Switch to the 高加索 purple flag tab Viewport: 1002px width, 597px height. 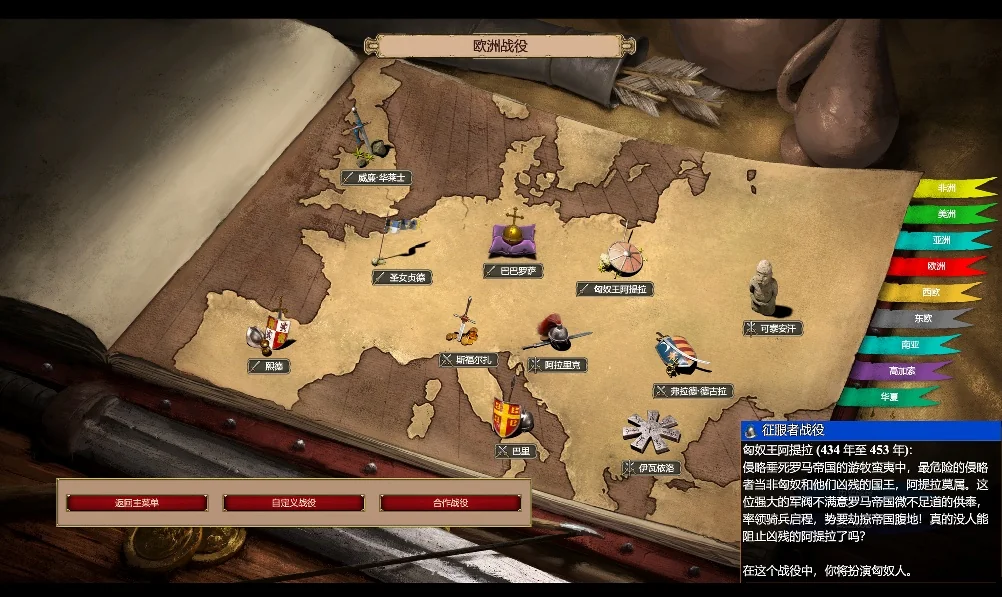[x=905, y=370]
